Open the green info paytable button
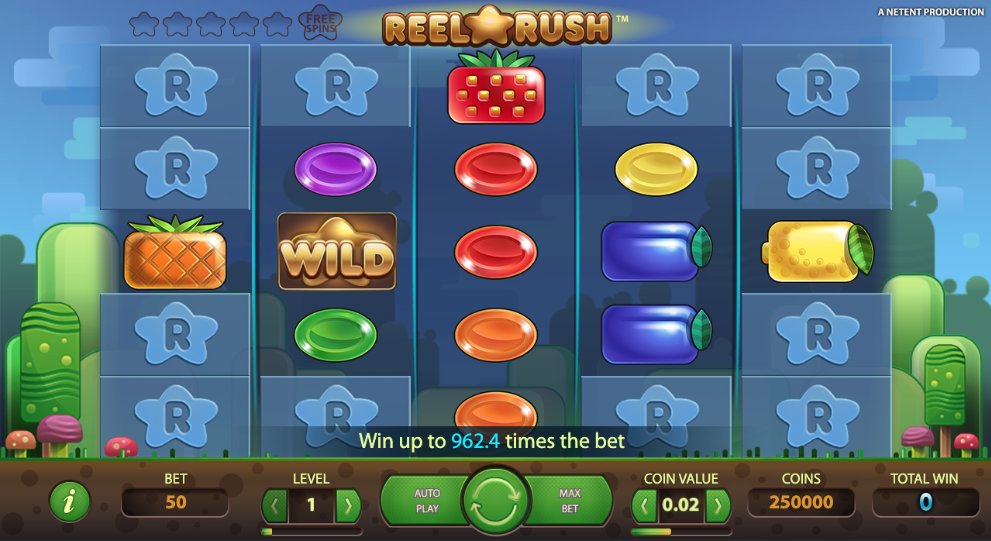The image size is (991, 541). (x=70, y=502)
